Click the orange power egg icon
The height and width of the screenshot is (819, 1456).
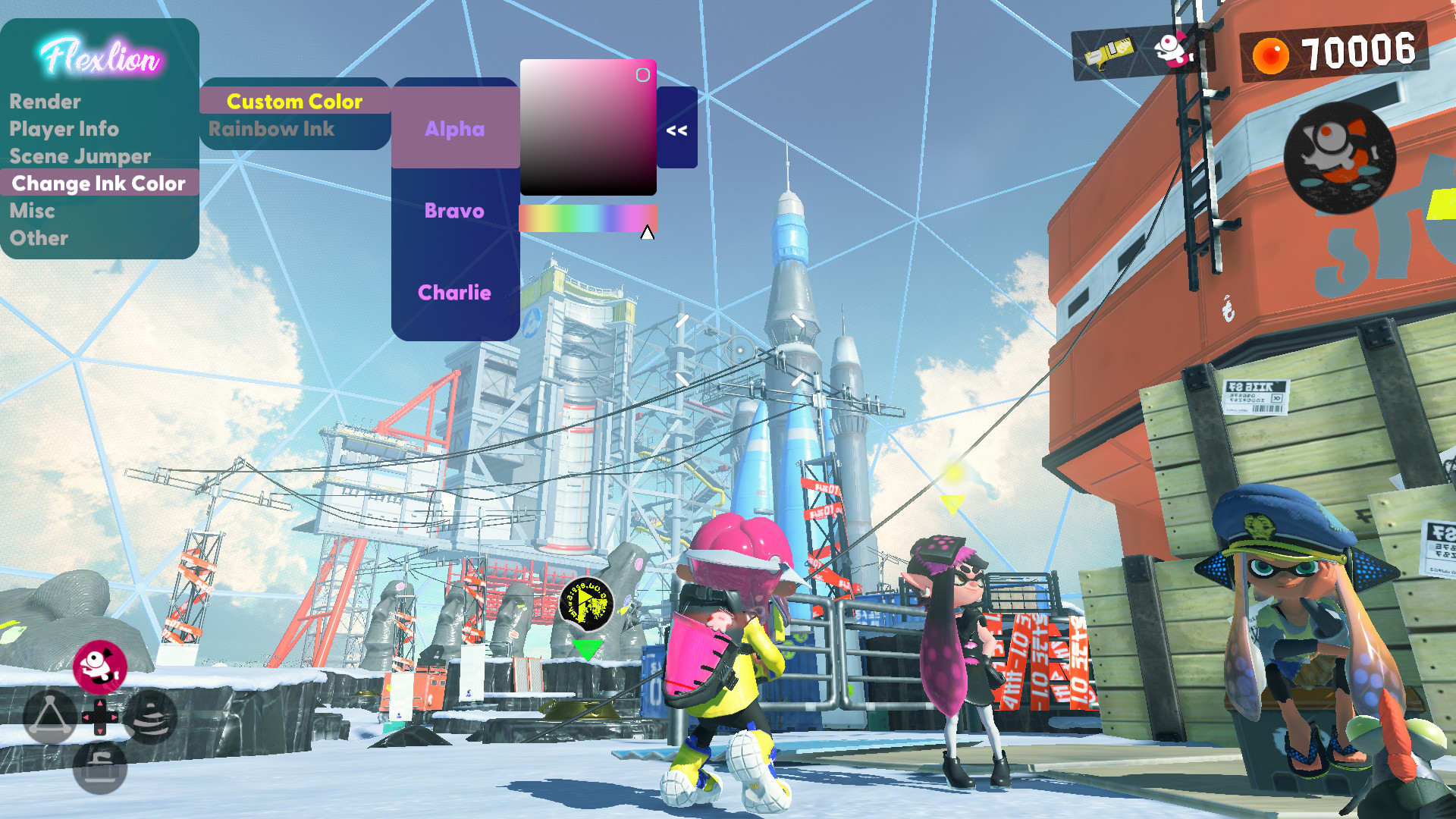(1271, 54)
